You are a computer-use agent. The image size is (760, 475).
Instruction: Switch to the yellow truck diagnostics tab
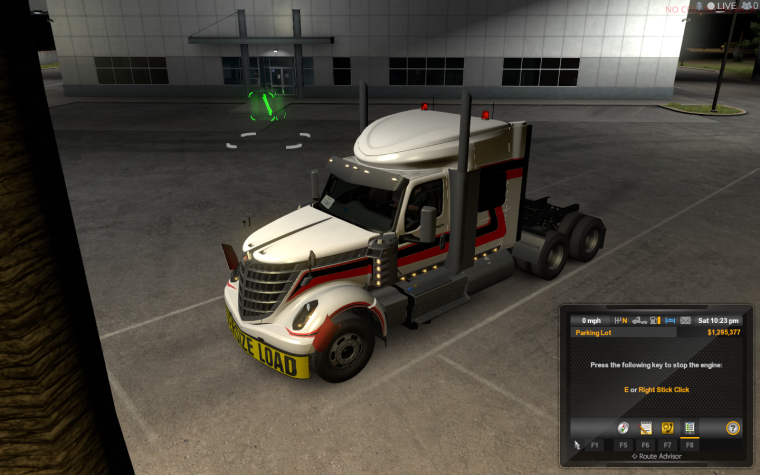tap(667, 428)
